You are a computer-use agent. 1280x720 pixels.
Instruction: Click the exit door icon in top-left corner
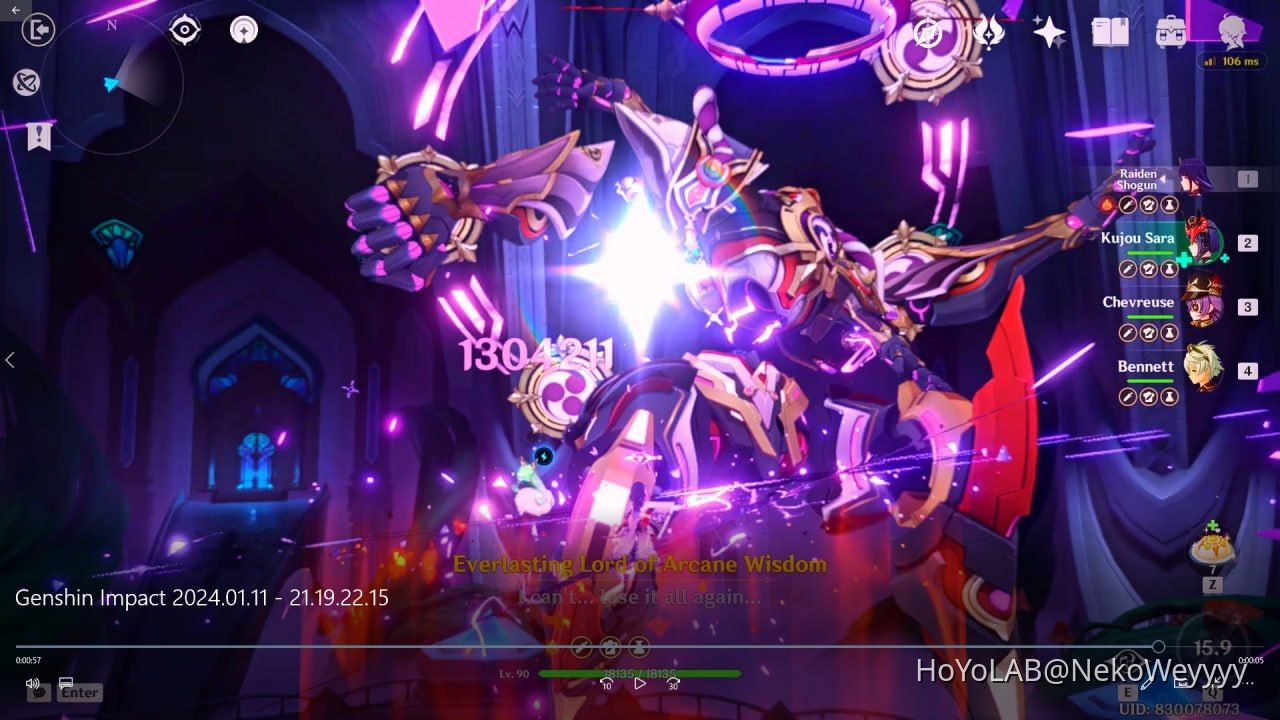(x=38, y=27)
